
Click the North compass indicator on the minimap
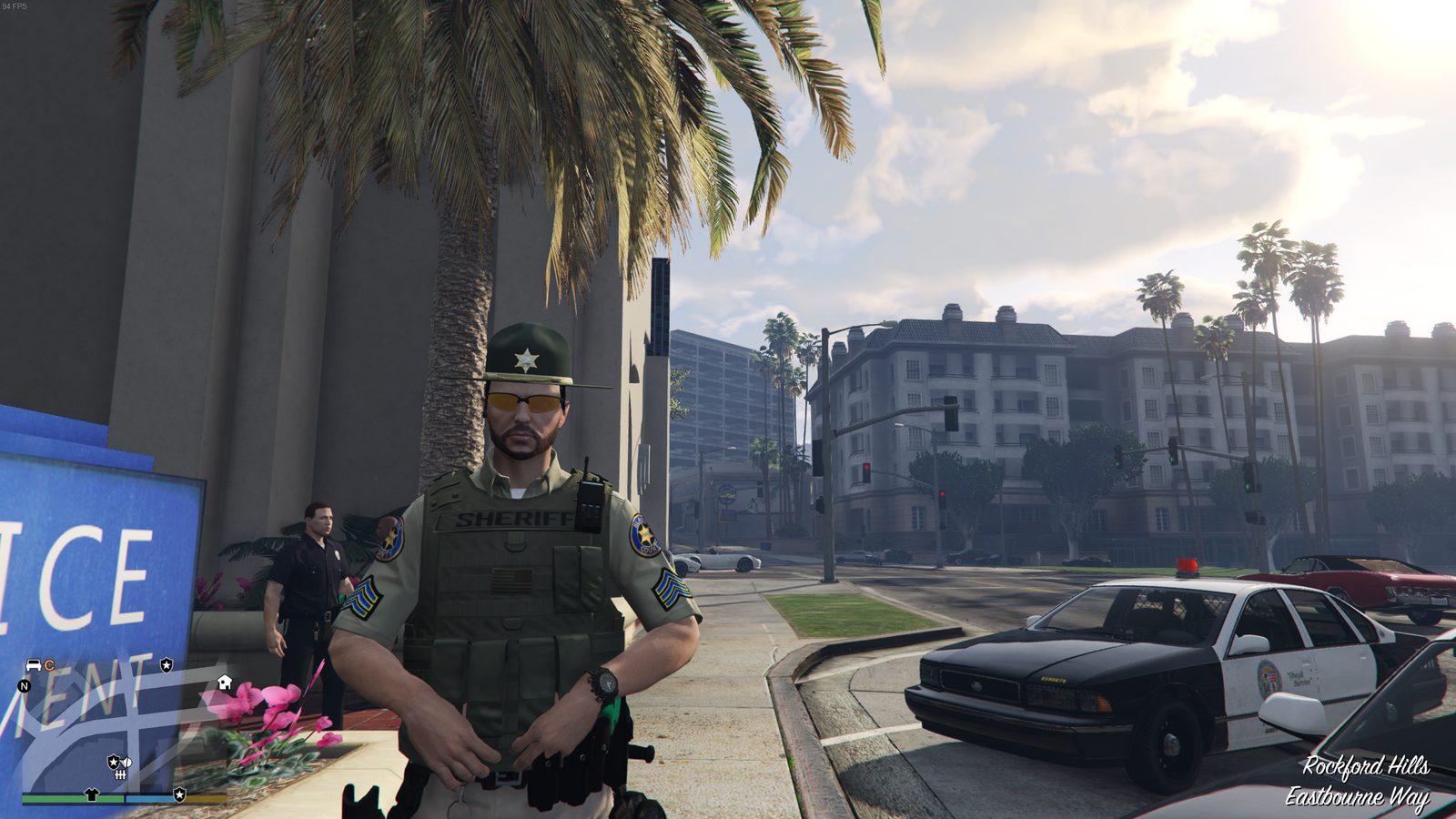24,686
